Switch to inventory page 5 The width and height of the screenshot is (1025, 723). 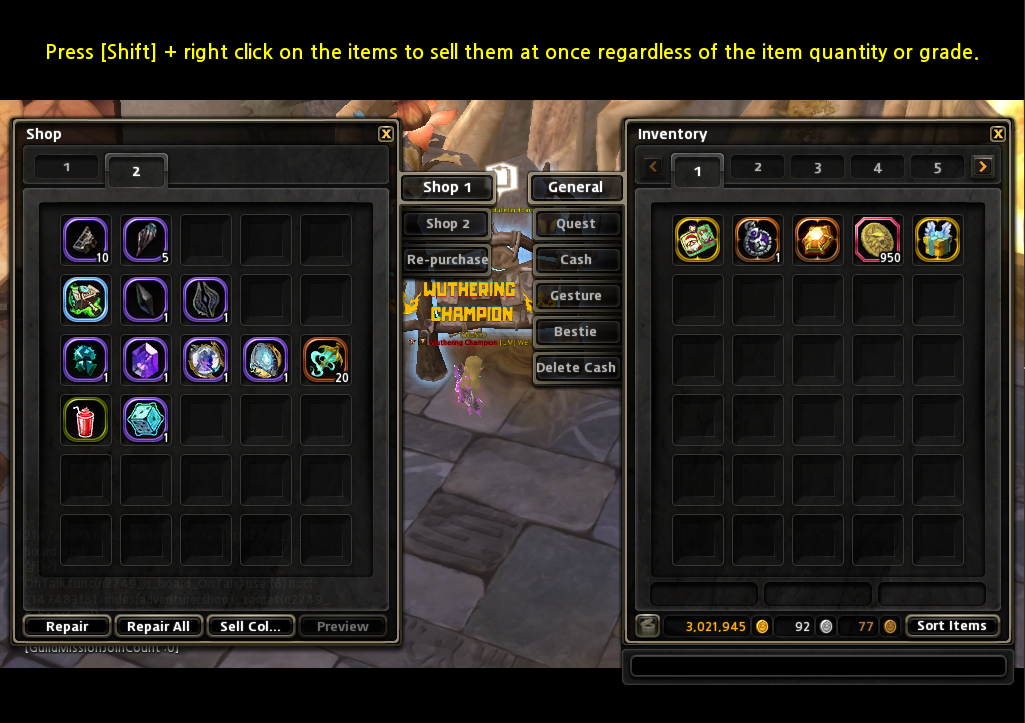pos(937,168)
